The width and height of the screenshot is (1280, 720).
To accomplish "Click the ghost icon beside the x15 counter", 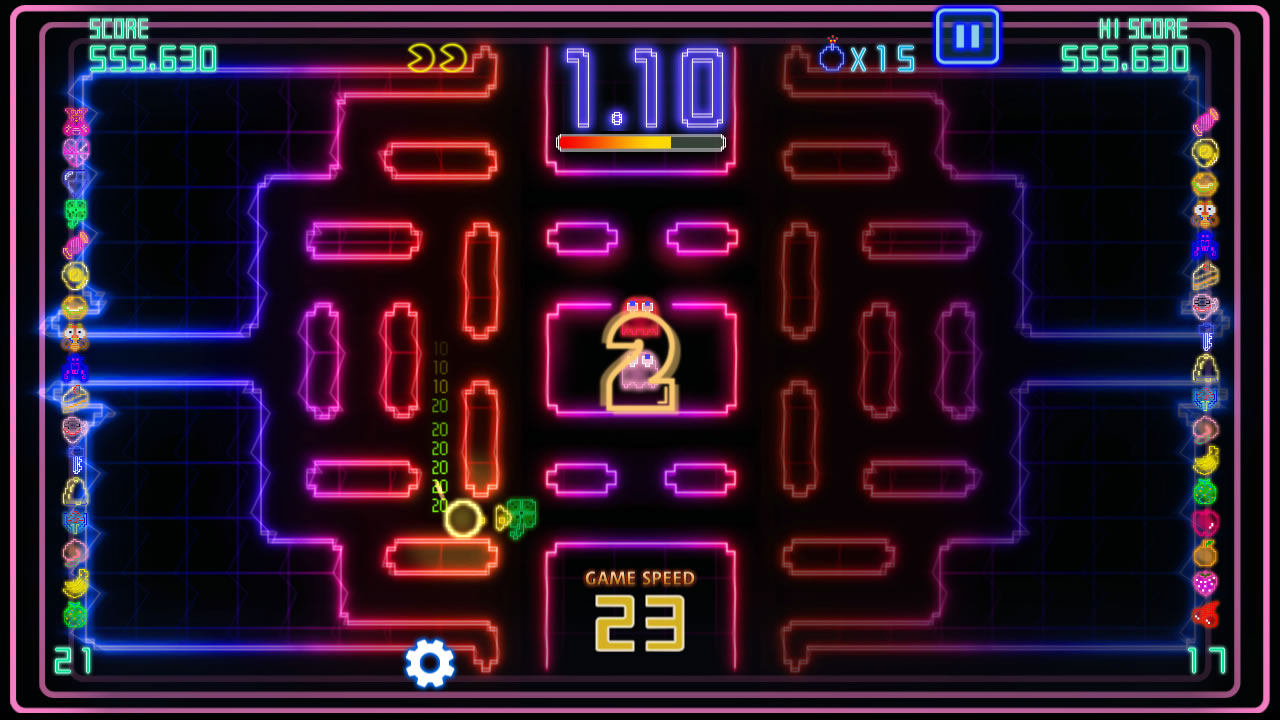I will [x=833, y=58].
